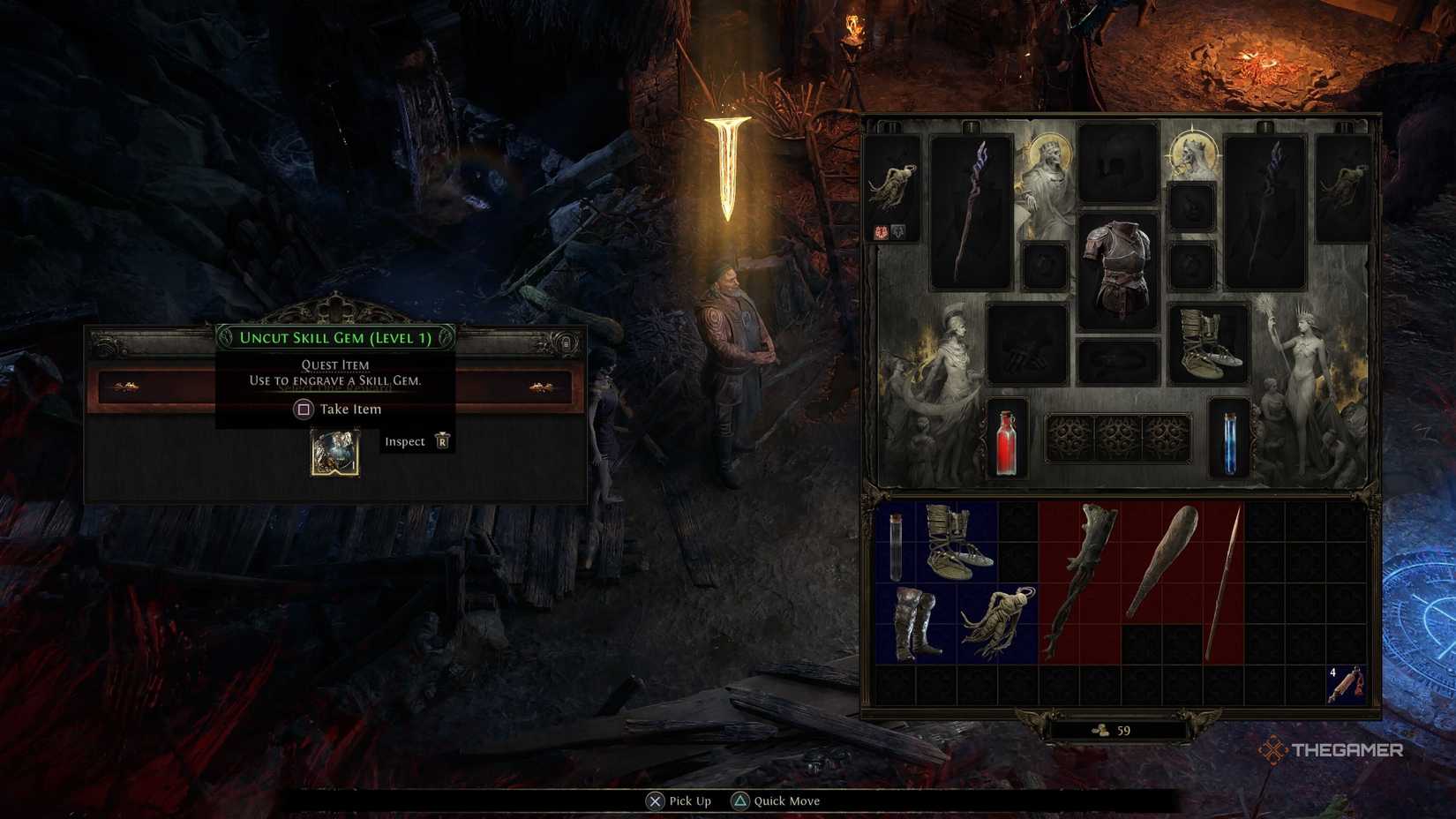Toggle the red rune socket under the amulet slot

coord(881,232)
